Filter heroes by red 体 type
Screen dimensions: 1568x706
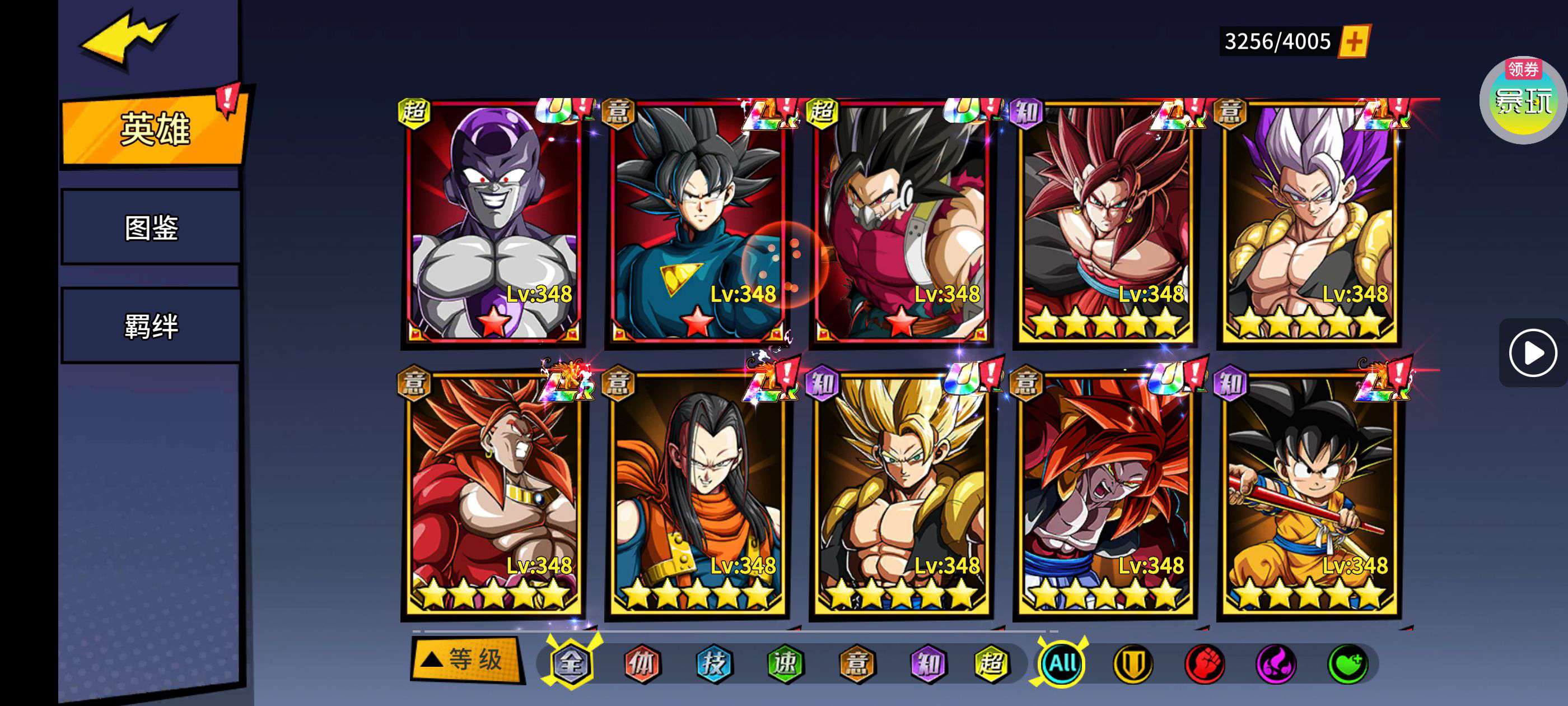point(642,663)
